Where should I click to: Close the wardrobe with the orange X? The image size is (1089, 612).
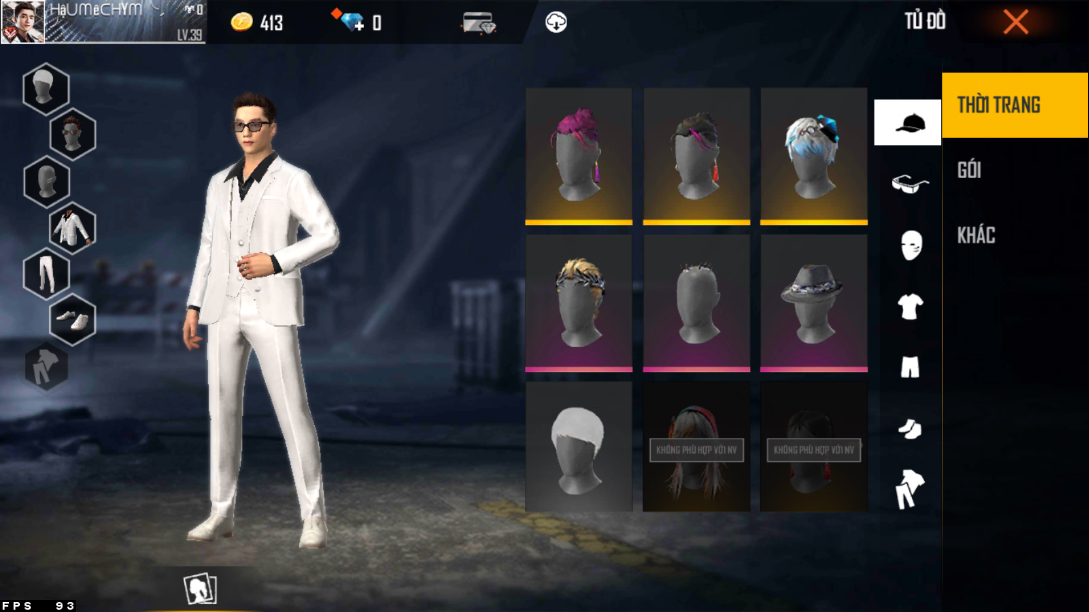pyautogui.click(x=1015, y=22)
